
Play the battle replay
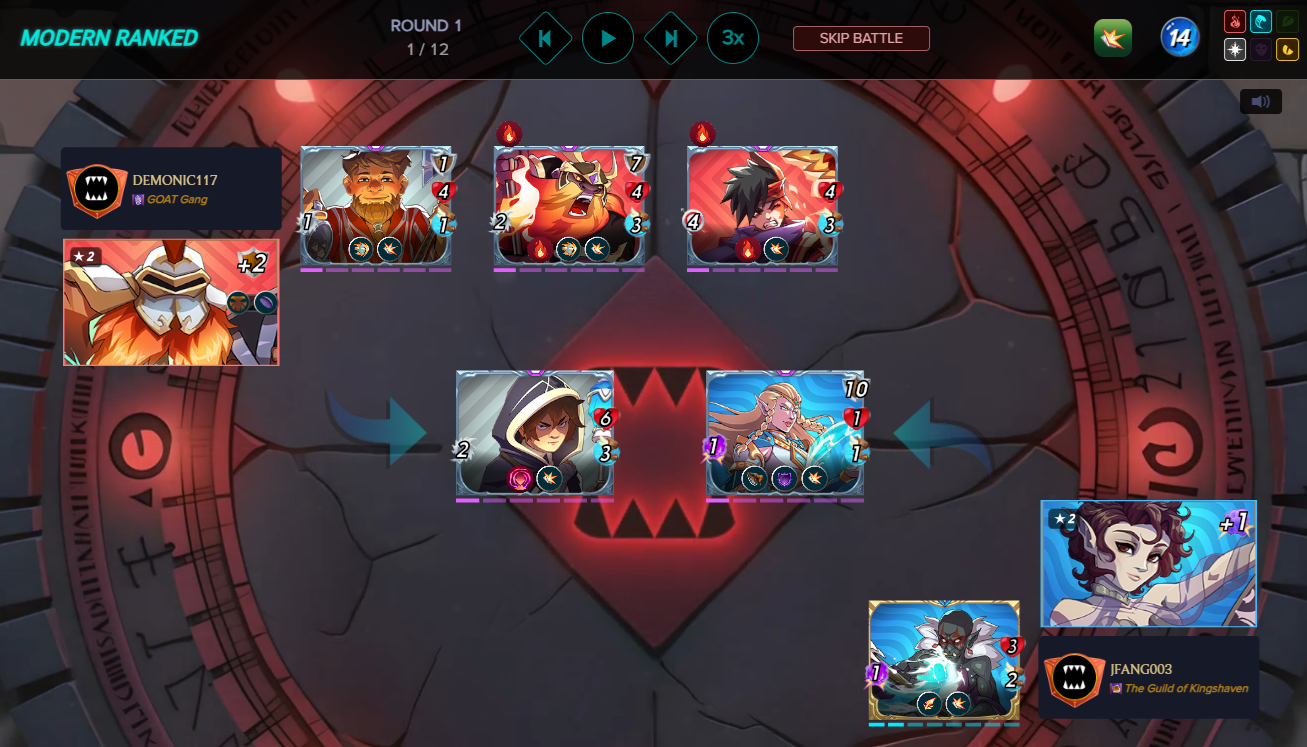pyautogui.click(x=608, y=38)
